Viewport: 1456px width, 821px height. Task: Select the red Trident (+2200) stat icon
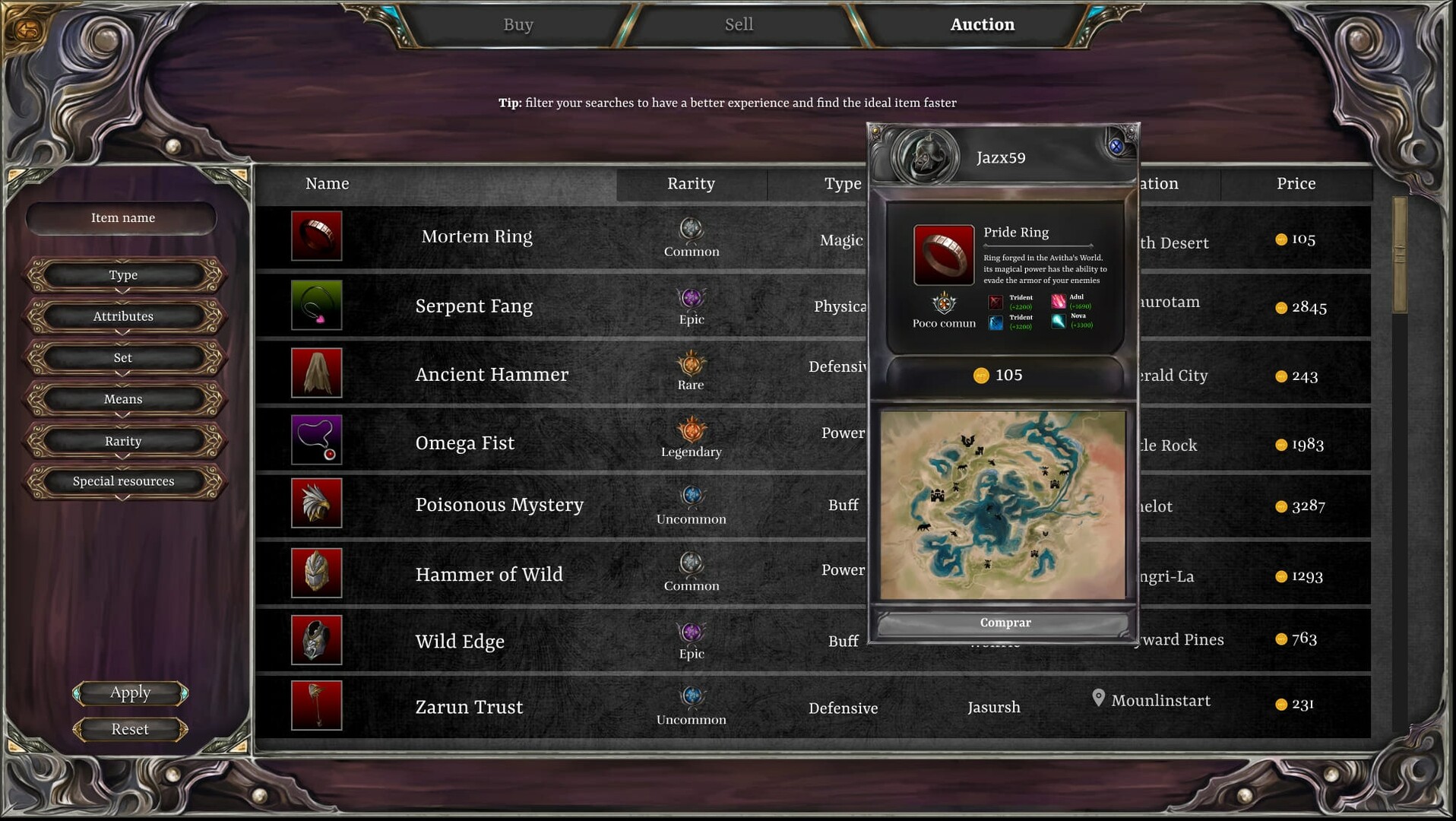pyautogui.click(x=994, y=302)
